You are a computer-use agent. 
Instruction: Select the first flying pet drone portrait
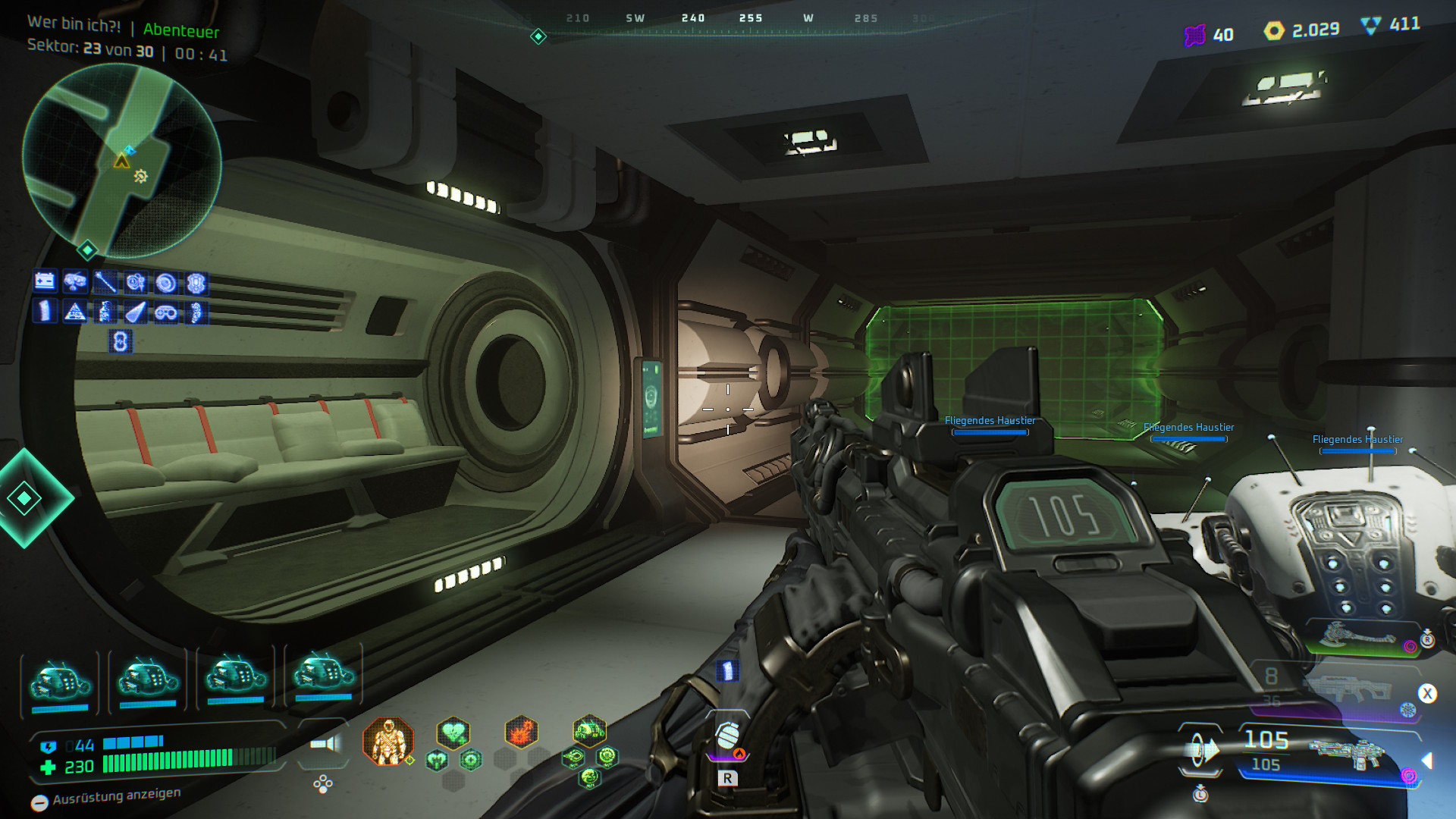[x=61, y=679]
